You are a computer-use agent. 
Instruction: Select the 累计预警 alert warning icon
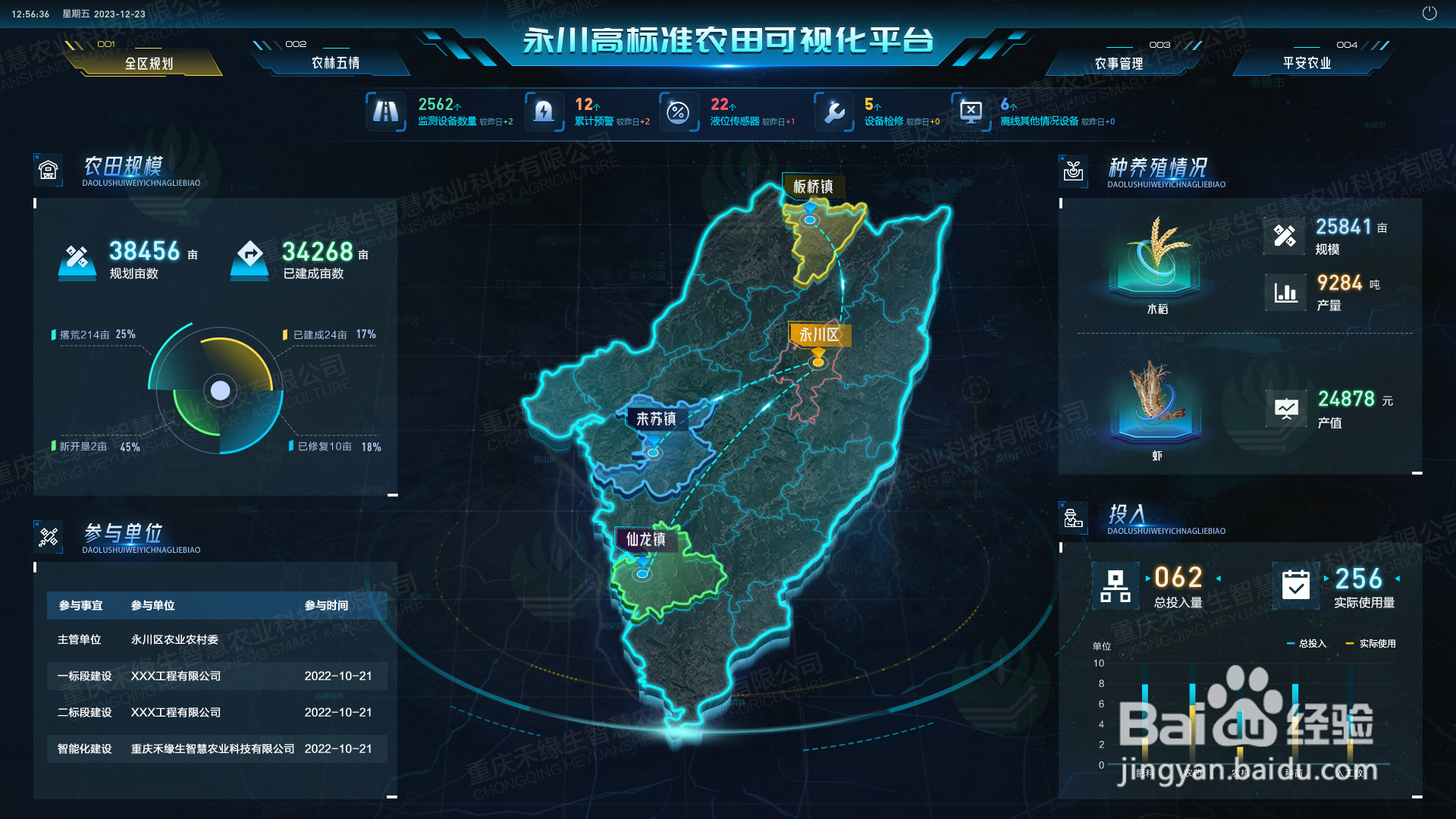(544, 111)
